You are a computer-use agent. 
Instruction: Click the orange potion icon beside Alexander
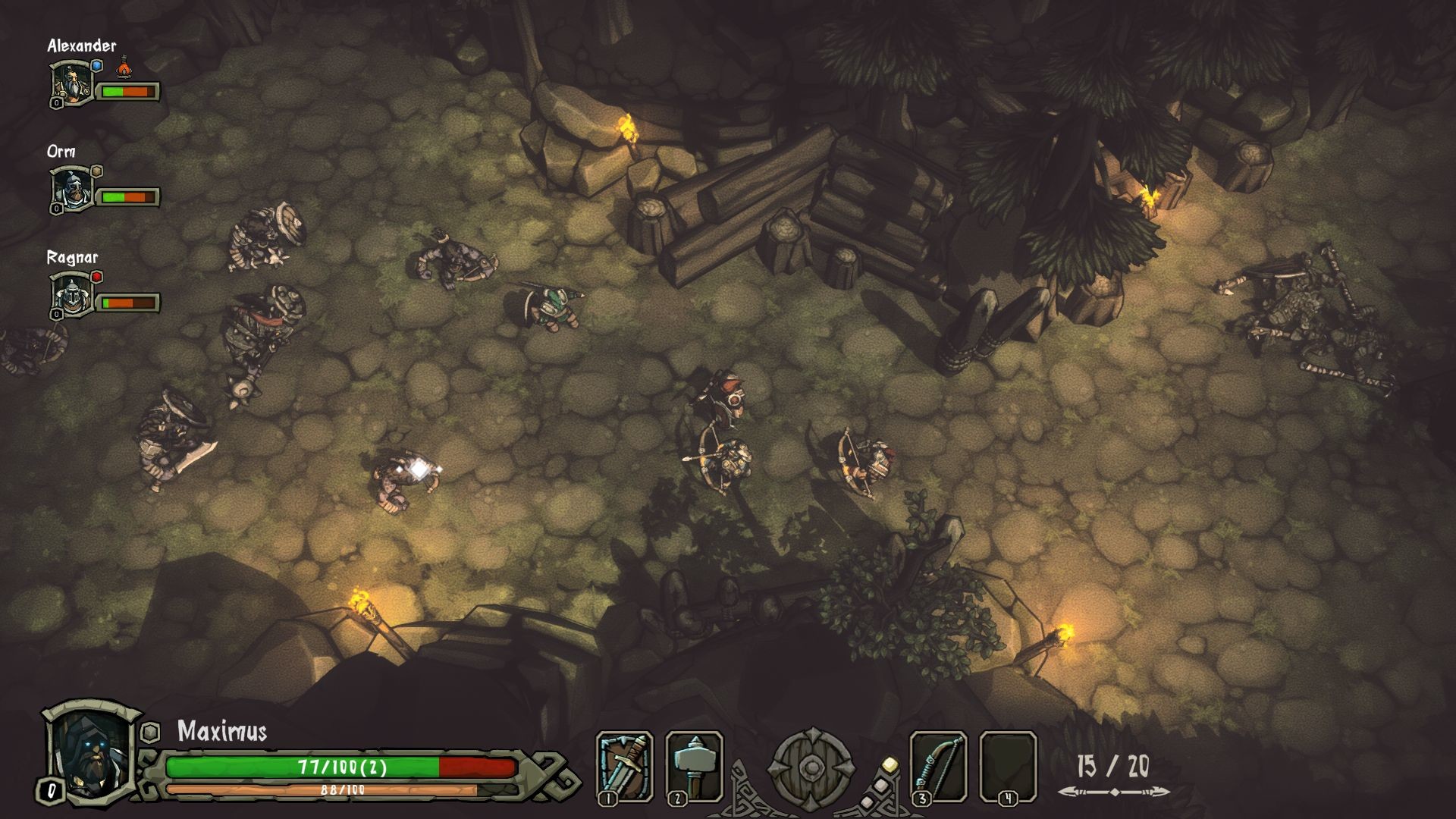[124, 68]
